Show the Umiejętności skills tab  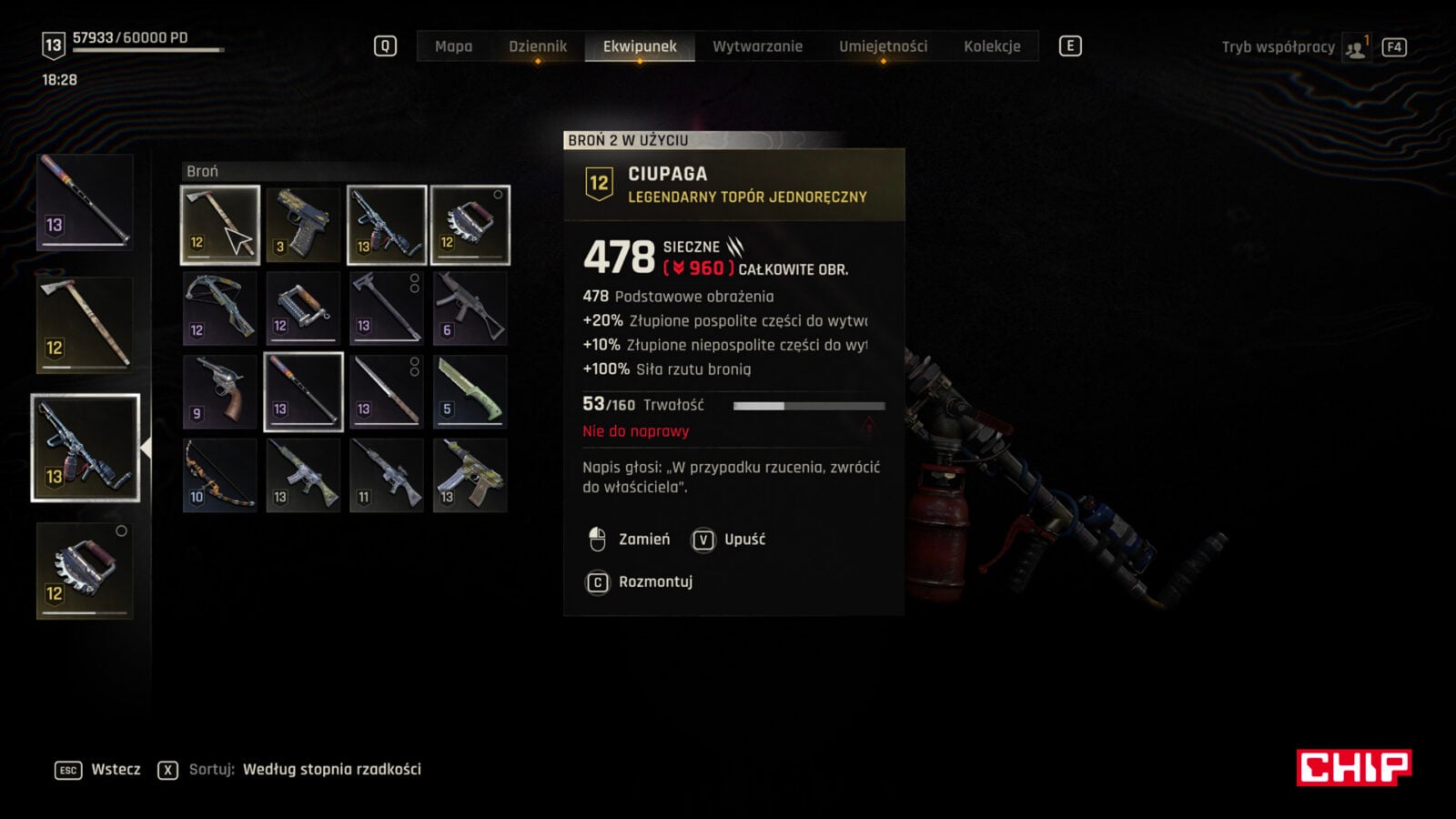tap(883, 46)
